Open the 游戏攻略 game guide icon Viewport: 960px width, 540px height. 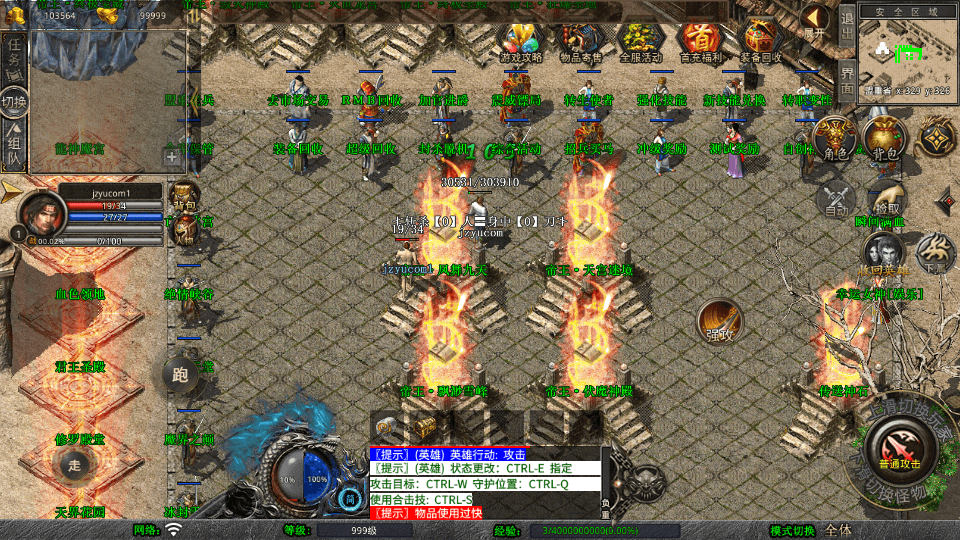(x=520, y=40)
